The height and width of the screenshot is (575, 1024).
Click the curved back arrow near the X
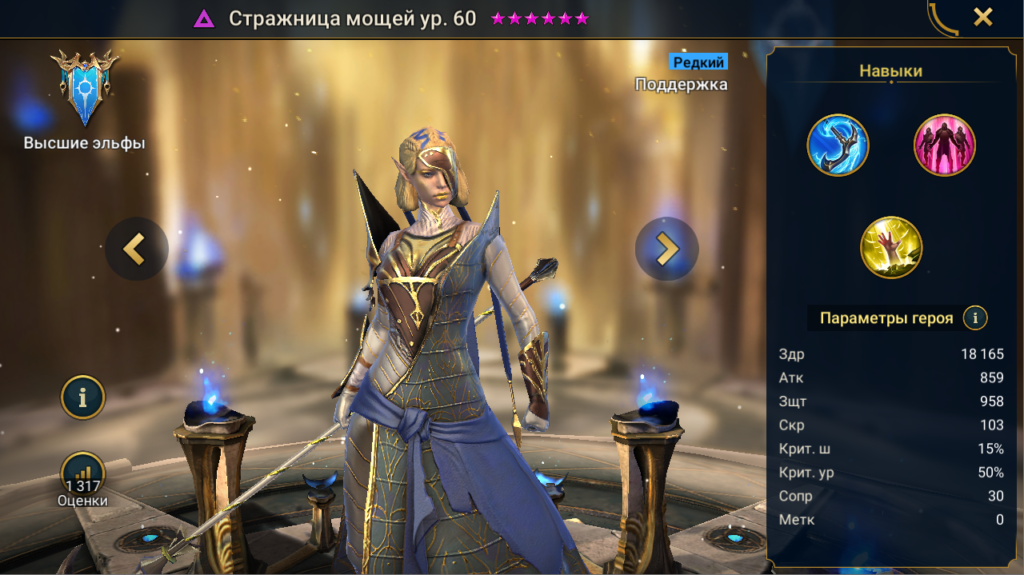point(942,18)
